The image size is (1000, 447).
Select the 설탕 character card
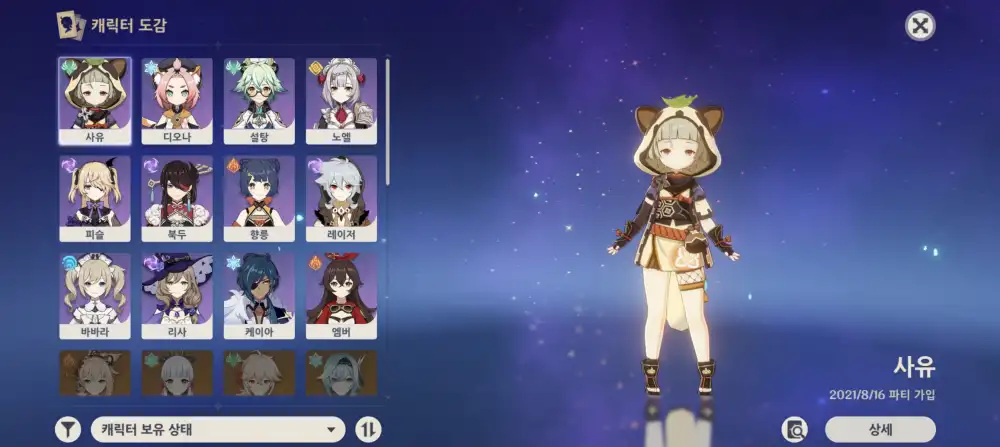259,100
